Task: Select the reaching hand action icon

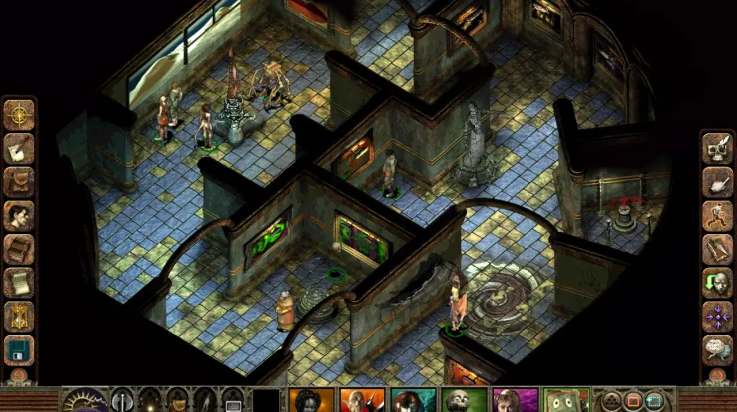Action: coord(717,182)
